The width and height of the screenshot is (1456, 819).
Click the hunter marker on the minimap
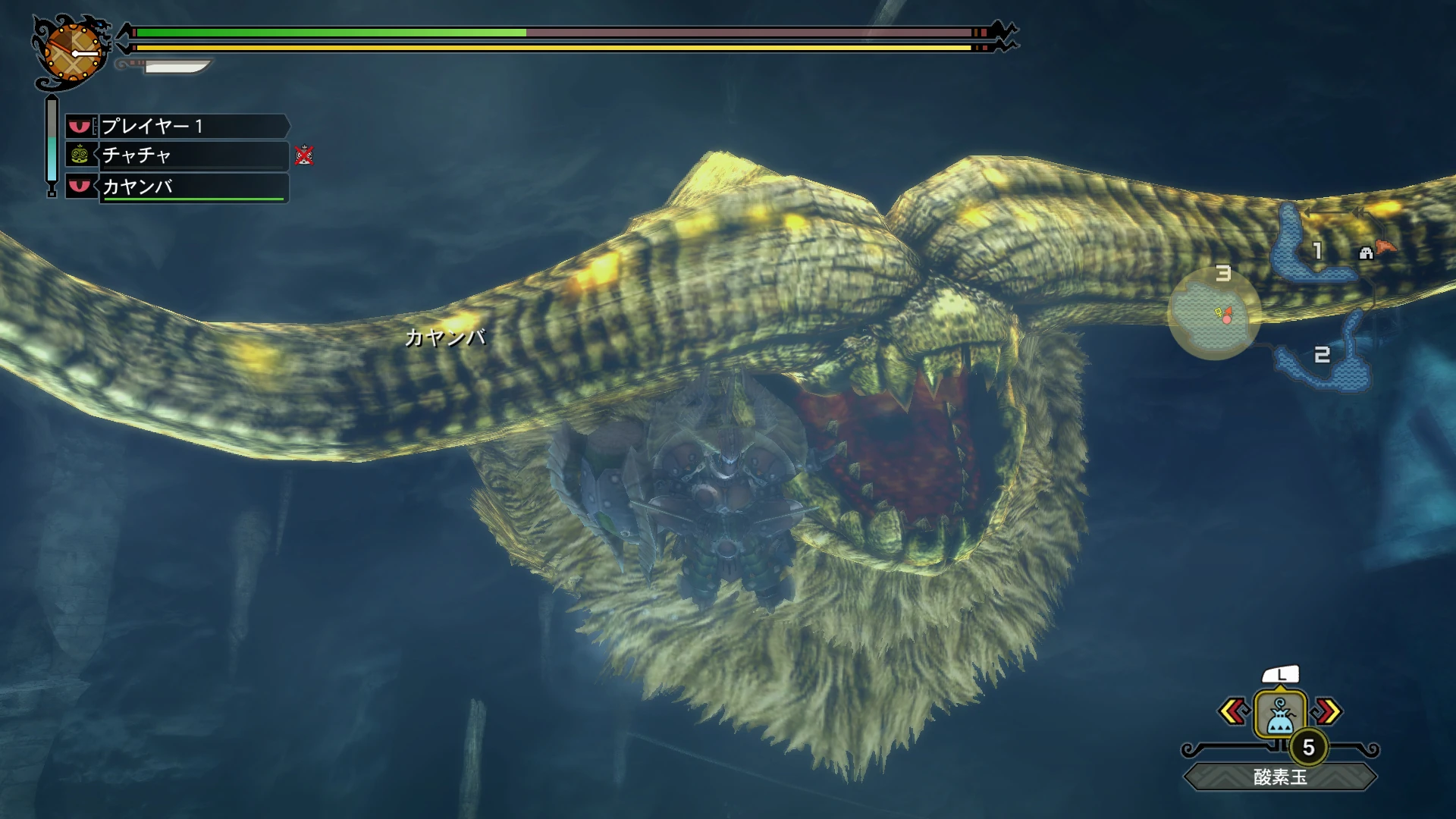(1227, 311)
